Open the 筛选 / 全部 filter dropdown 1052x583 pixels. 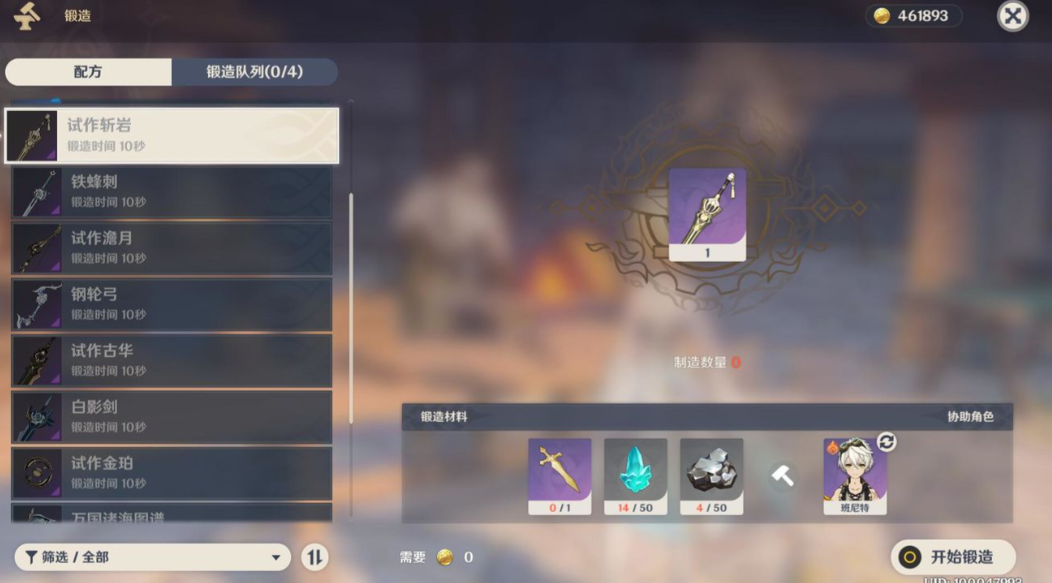[152, 557]
